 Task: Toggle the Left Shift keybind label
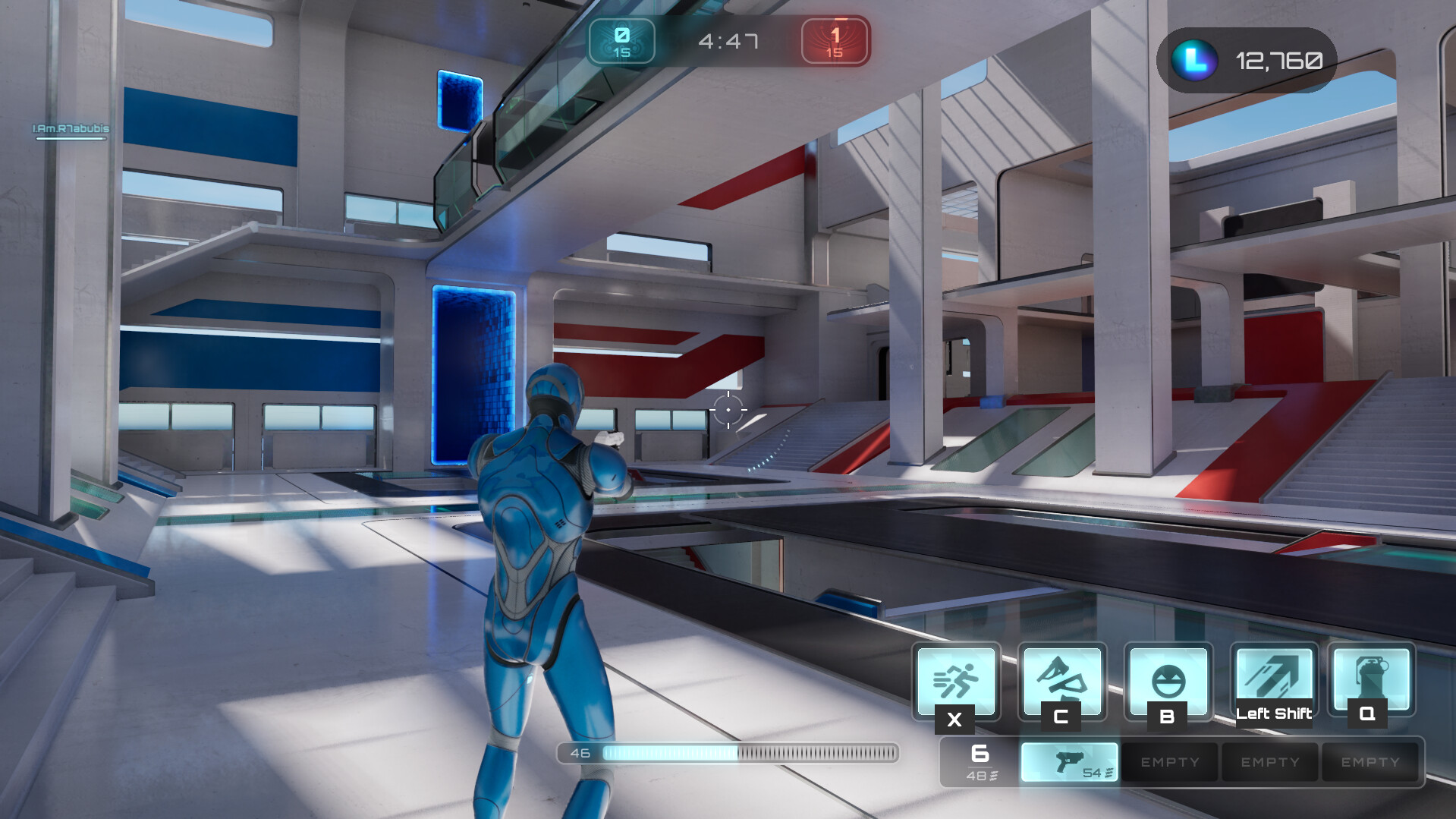point(1274,713)
